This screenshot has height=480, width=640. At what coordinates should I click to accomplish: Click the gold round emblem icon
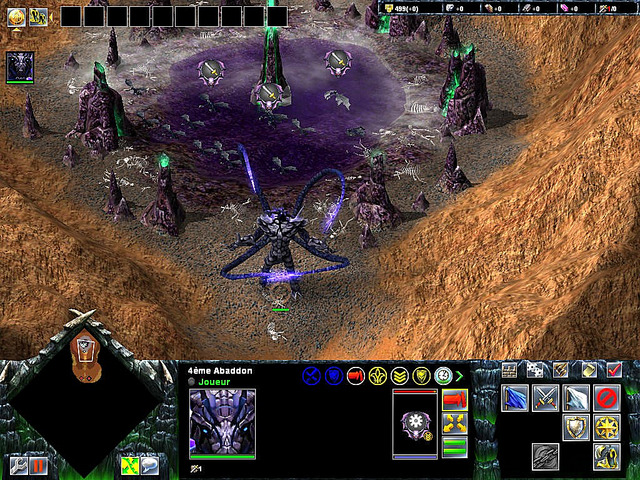(x=16, y=16)
